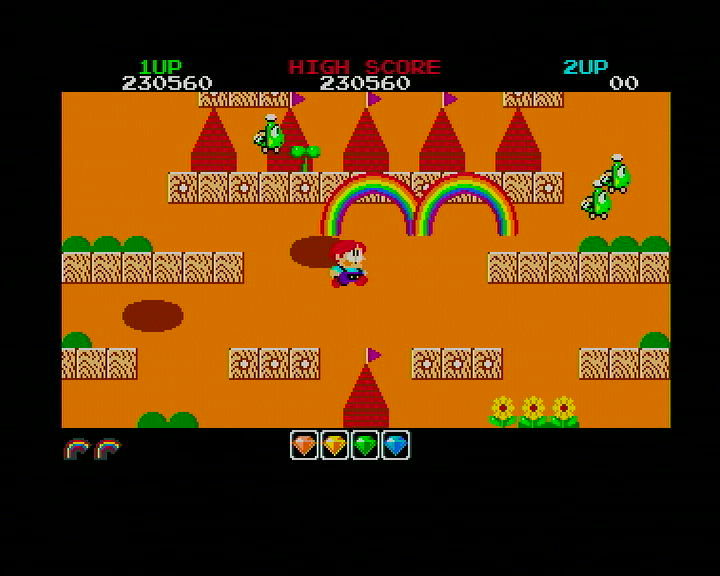Select the yellow diamond slot
The image size is (720, 576).
tap(335, 445)
